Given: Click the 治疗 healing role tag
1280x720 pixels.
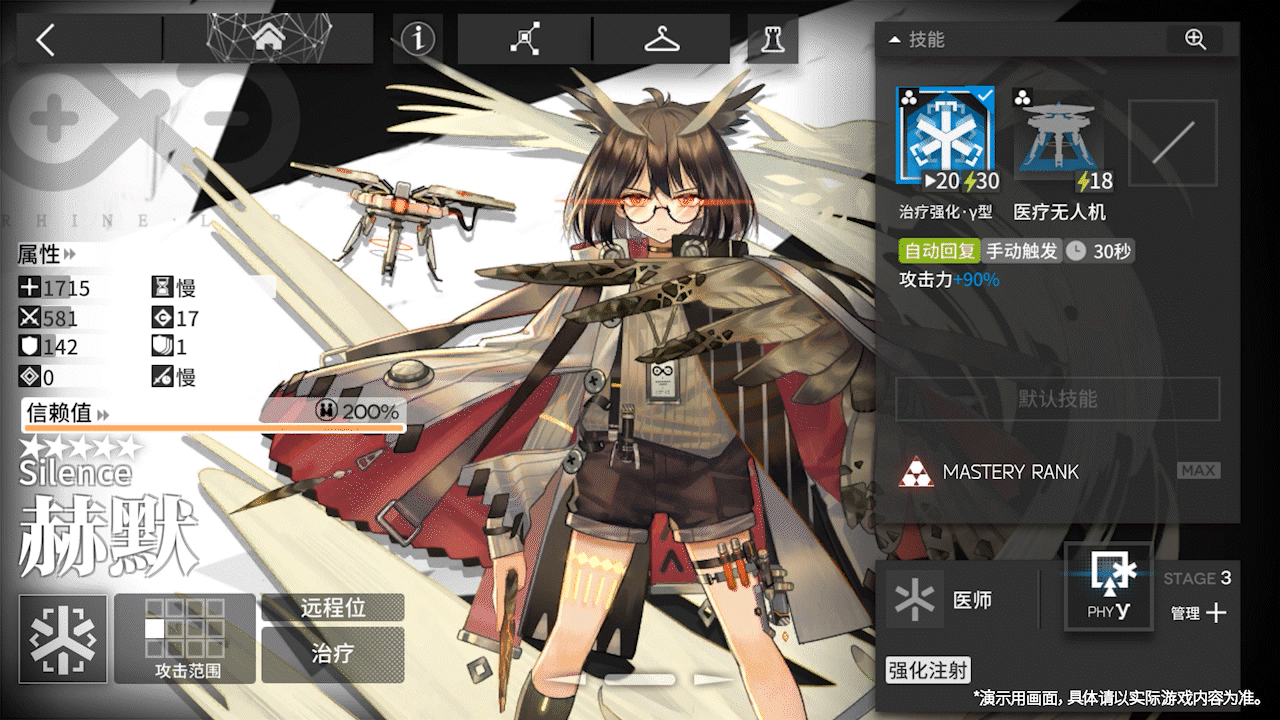Looking at the screenshot, I should click(333, 655).
